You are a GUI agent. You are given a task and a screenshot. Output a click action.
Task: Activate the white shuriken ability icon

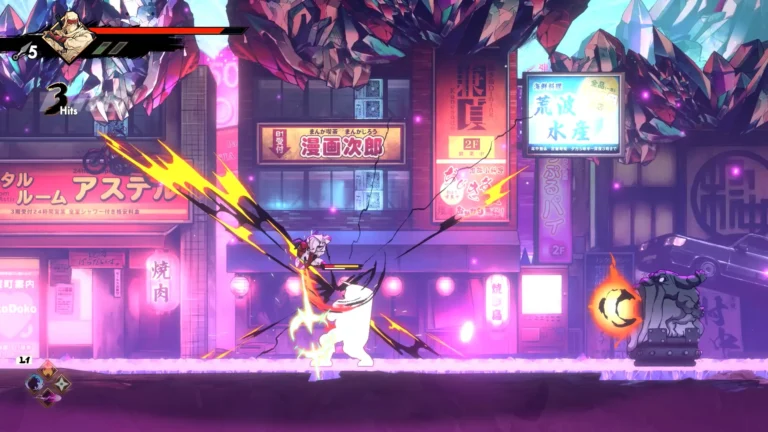61,384
